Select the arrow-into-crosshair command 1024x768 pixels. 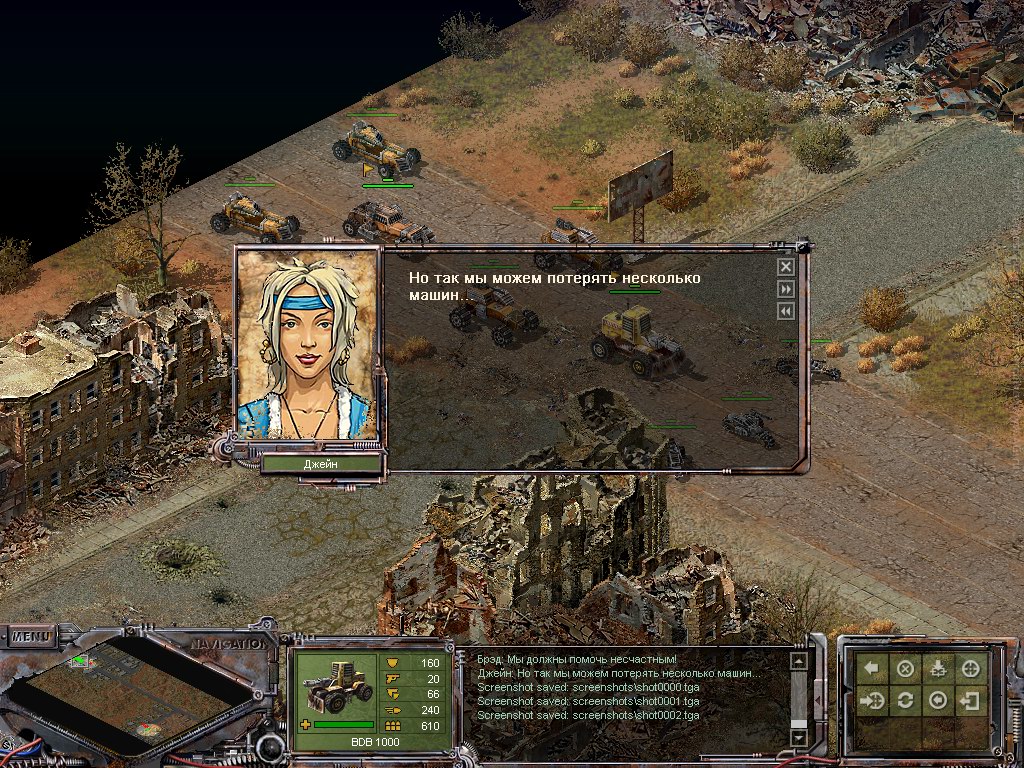872,700
